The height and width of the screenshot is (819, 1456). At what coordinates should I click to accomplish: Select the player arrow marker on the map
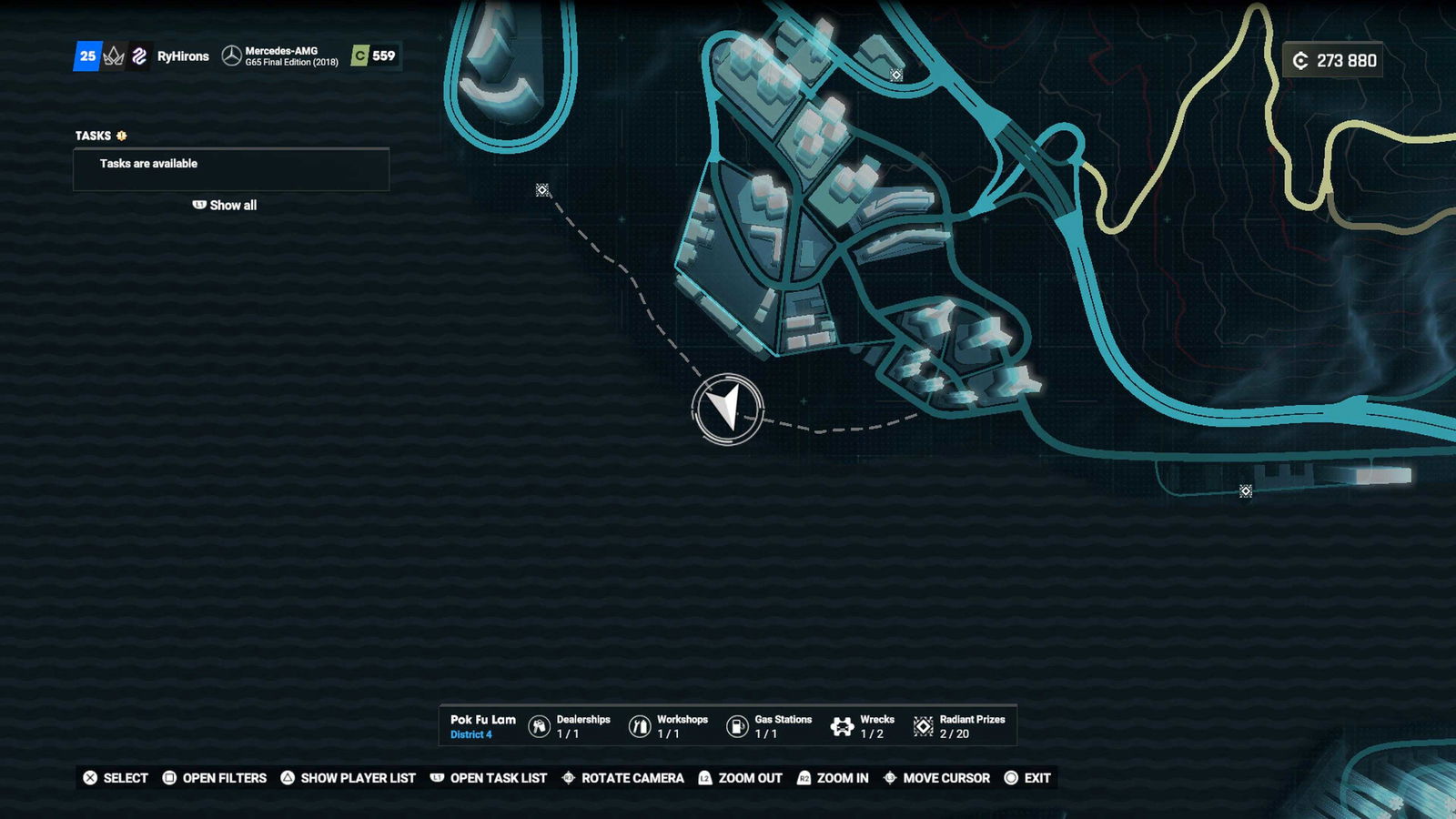(x=727, y=409)
